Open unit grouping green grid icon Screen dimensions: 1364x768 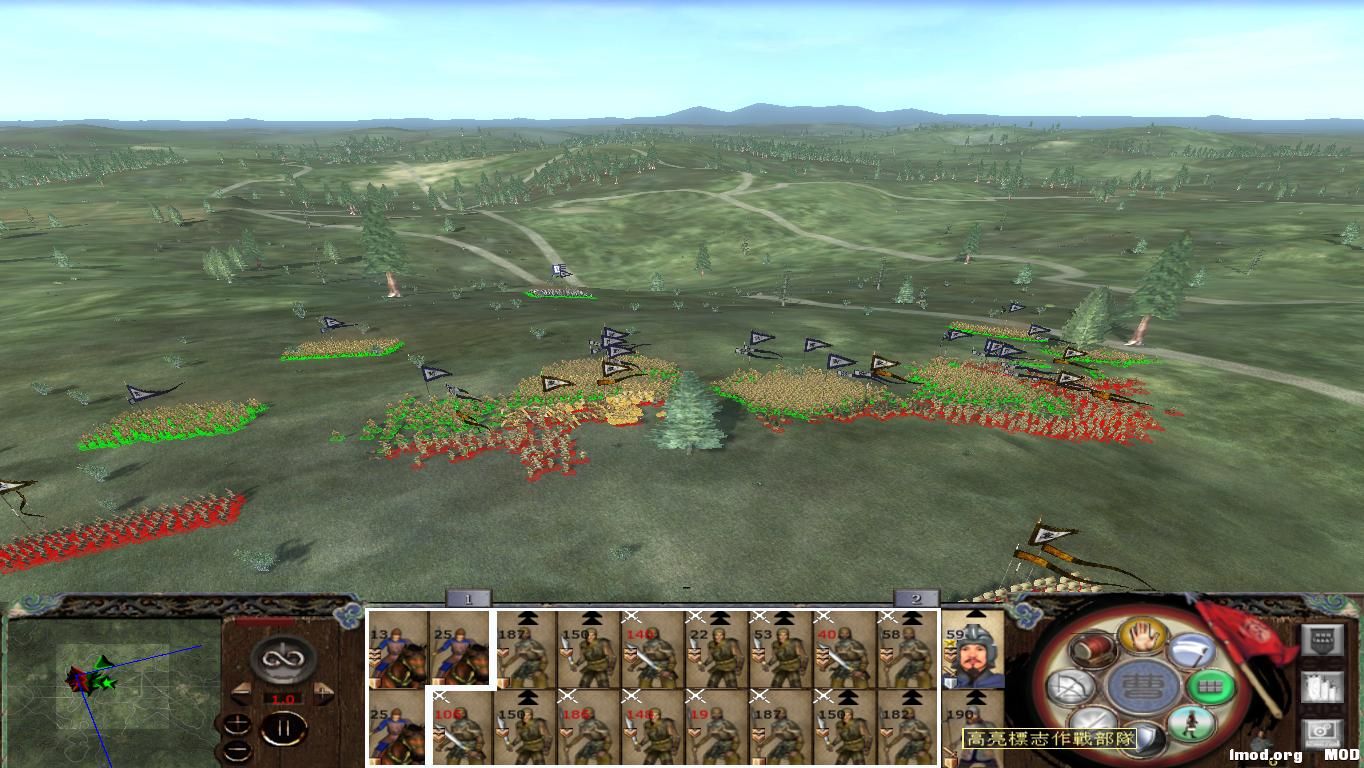(x=1210, y=686)
